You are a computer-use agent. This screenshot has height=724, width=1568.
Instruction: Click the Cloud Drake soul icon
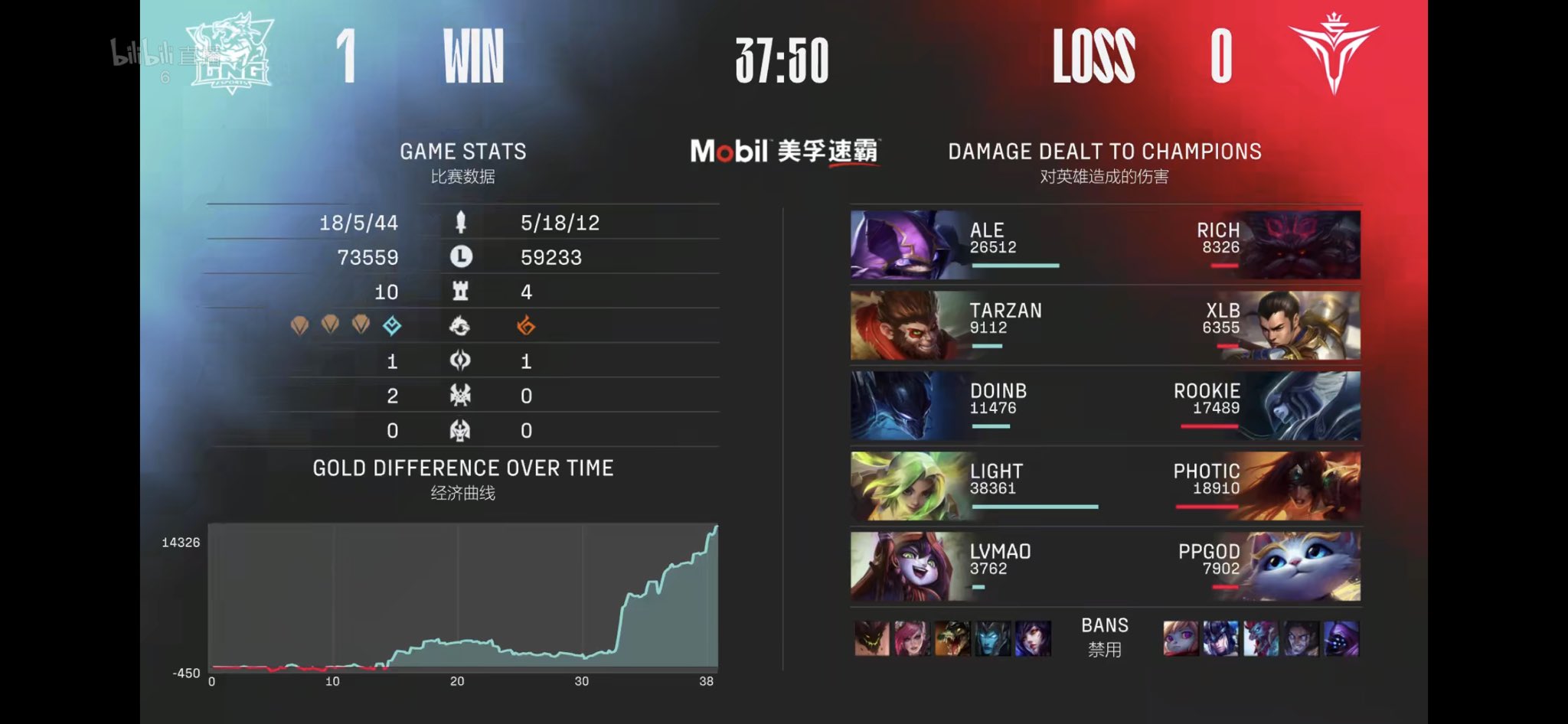392,326
